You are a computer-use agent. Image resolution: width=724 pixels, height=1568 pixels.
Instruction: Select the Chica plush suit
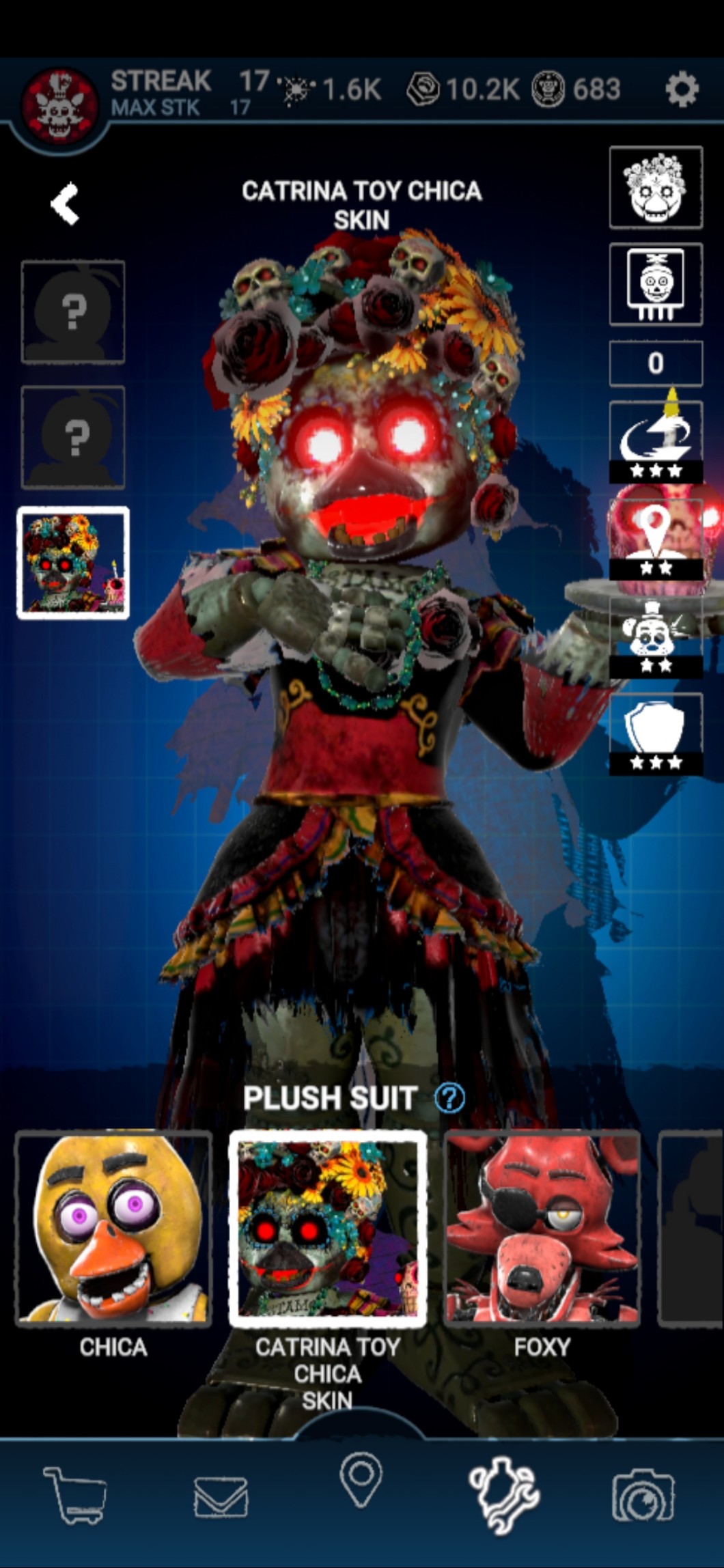113,1229
